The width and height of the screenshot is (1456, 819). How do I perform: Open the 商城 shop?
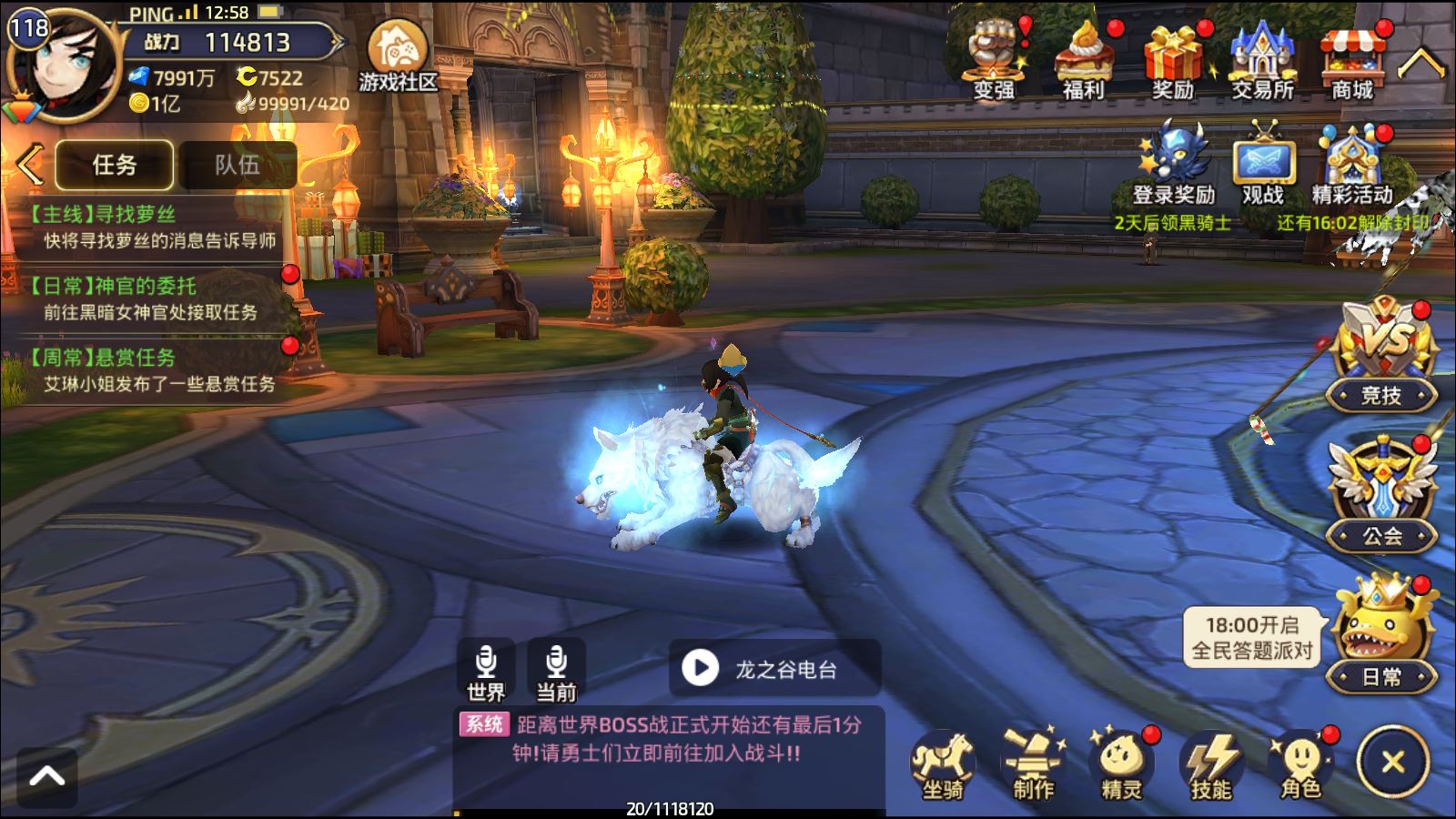pyautogui.click(x=1351, y=61)
